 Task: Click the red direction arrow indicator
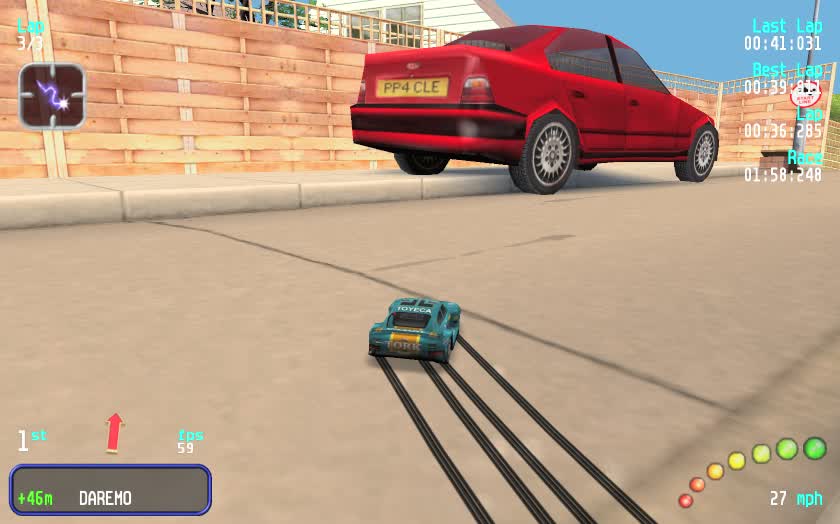[x=115, y=432]
